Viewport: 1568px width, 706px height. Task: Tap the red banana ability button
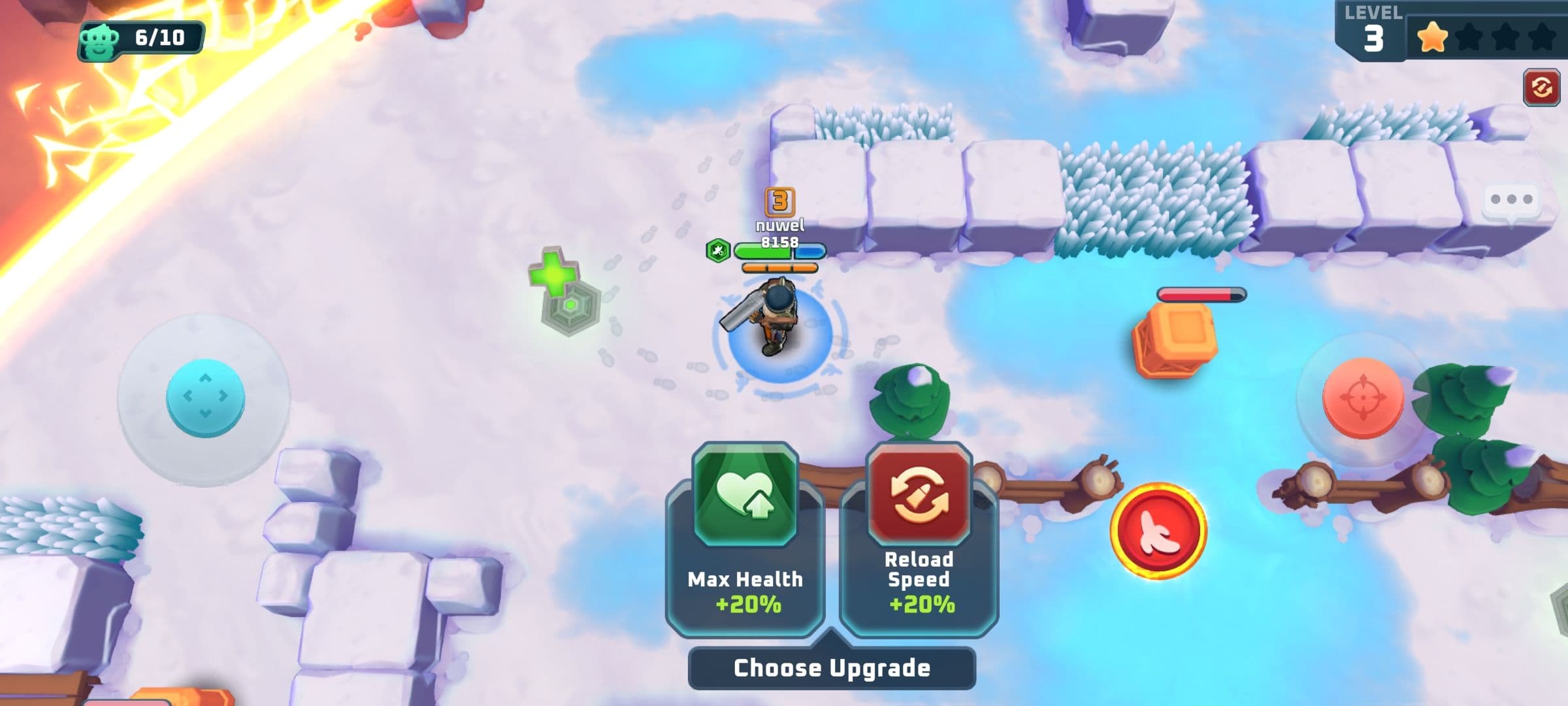click(1158, 531)
